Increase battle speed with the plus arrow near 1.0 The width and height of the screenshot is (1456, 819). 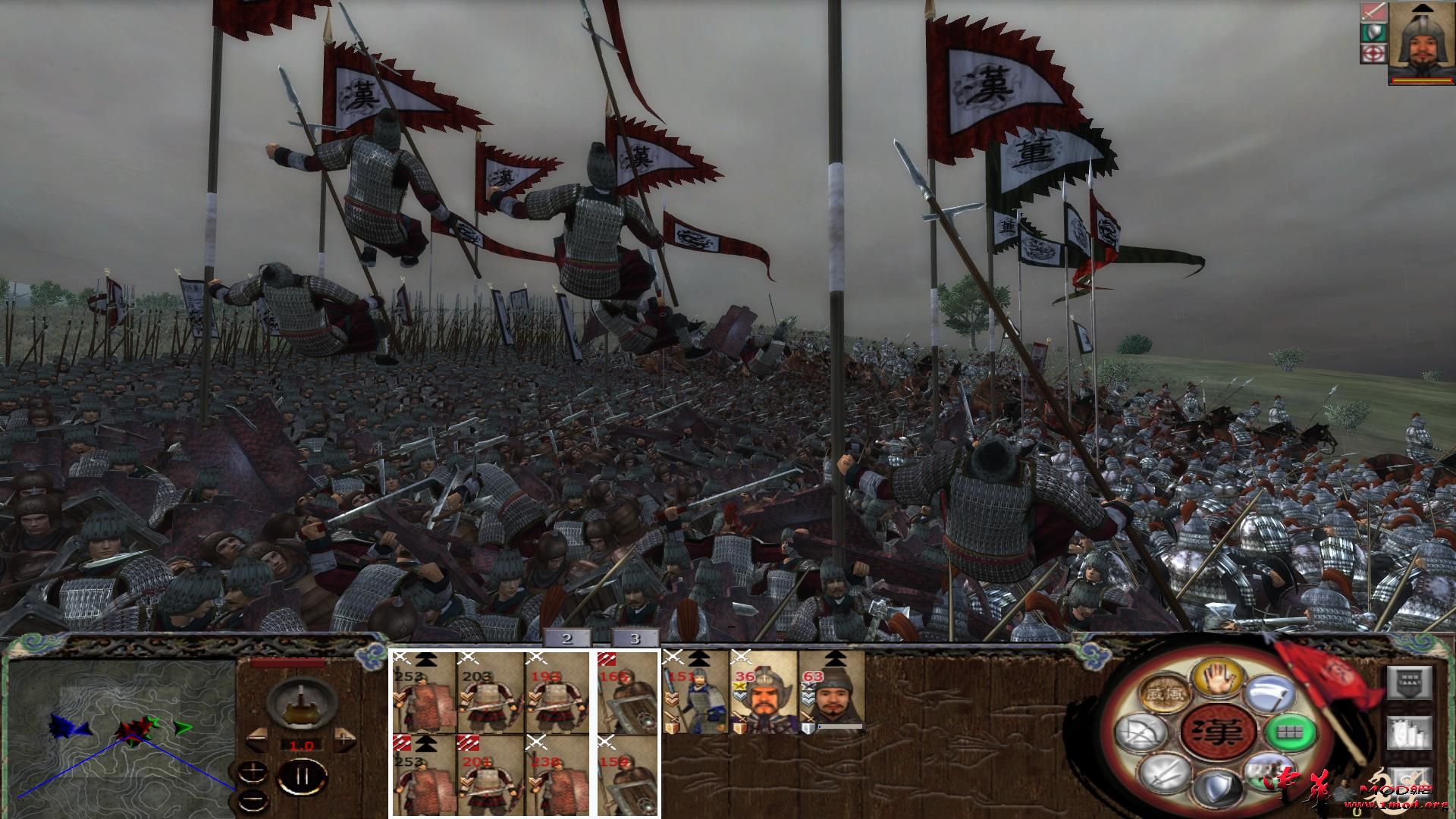tap(344, 739)
